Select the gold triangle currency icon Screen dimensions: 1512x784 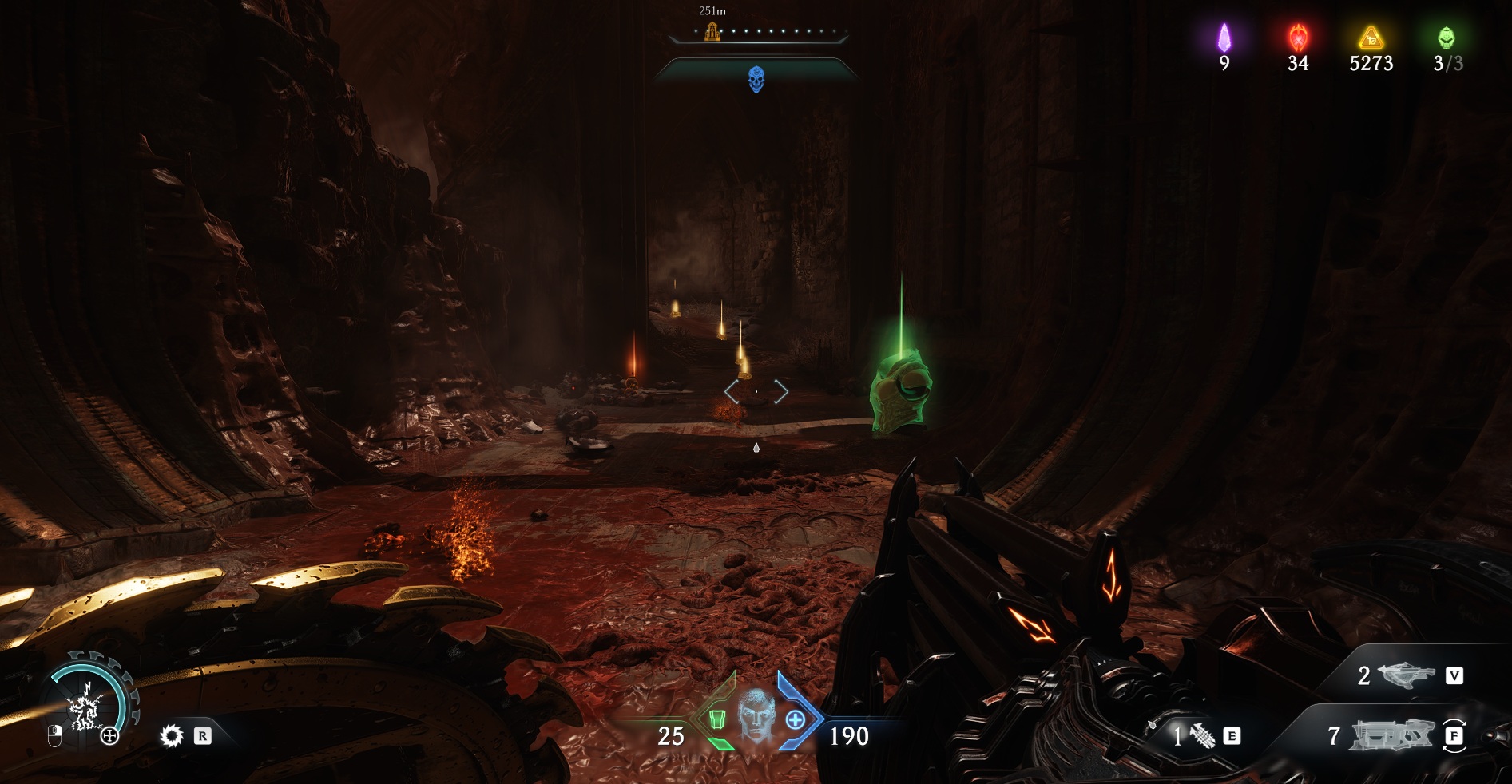point(1371,38)
